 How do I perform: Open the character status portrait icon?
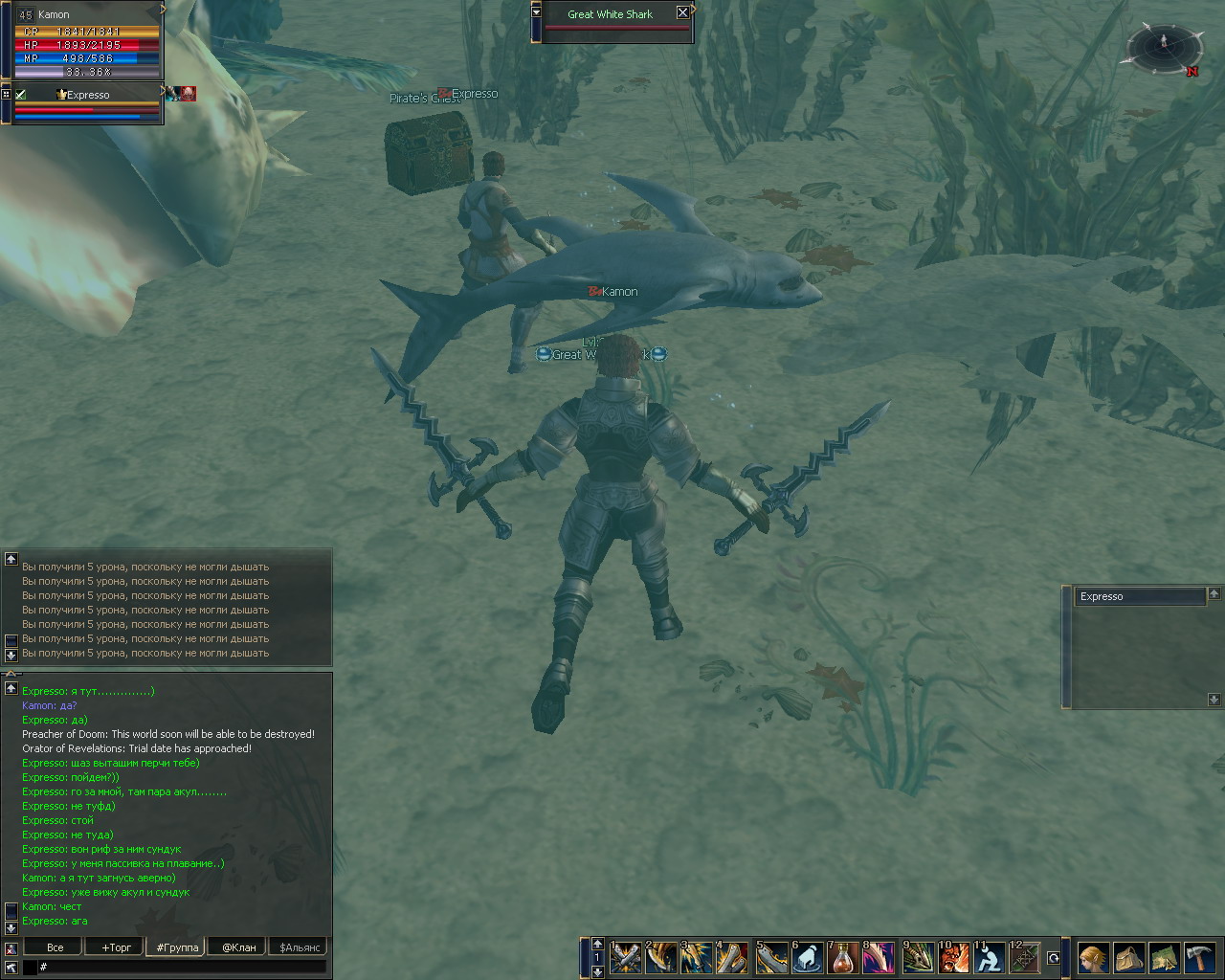1093,957
